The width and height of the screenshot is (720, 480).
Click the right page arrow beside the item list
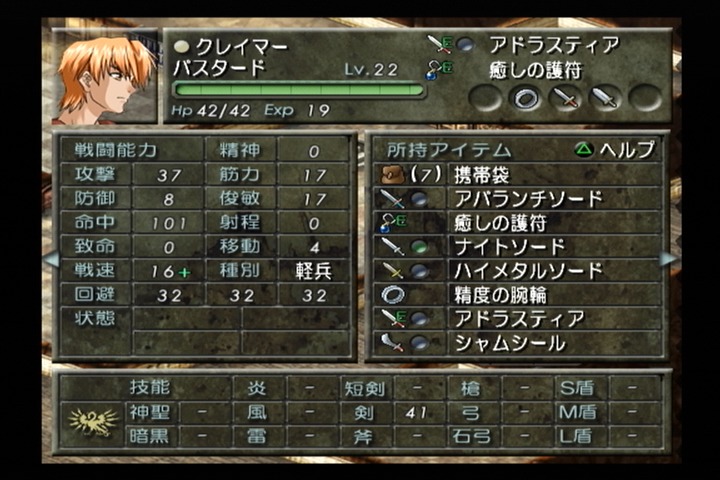668,259
